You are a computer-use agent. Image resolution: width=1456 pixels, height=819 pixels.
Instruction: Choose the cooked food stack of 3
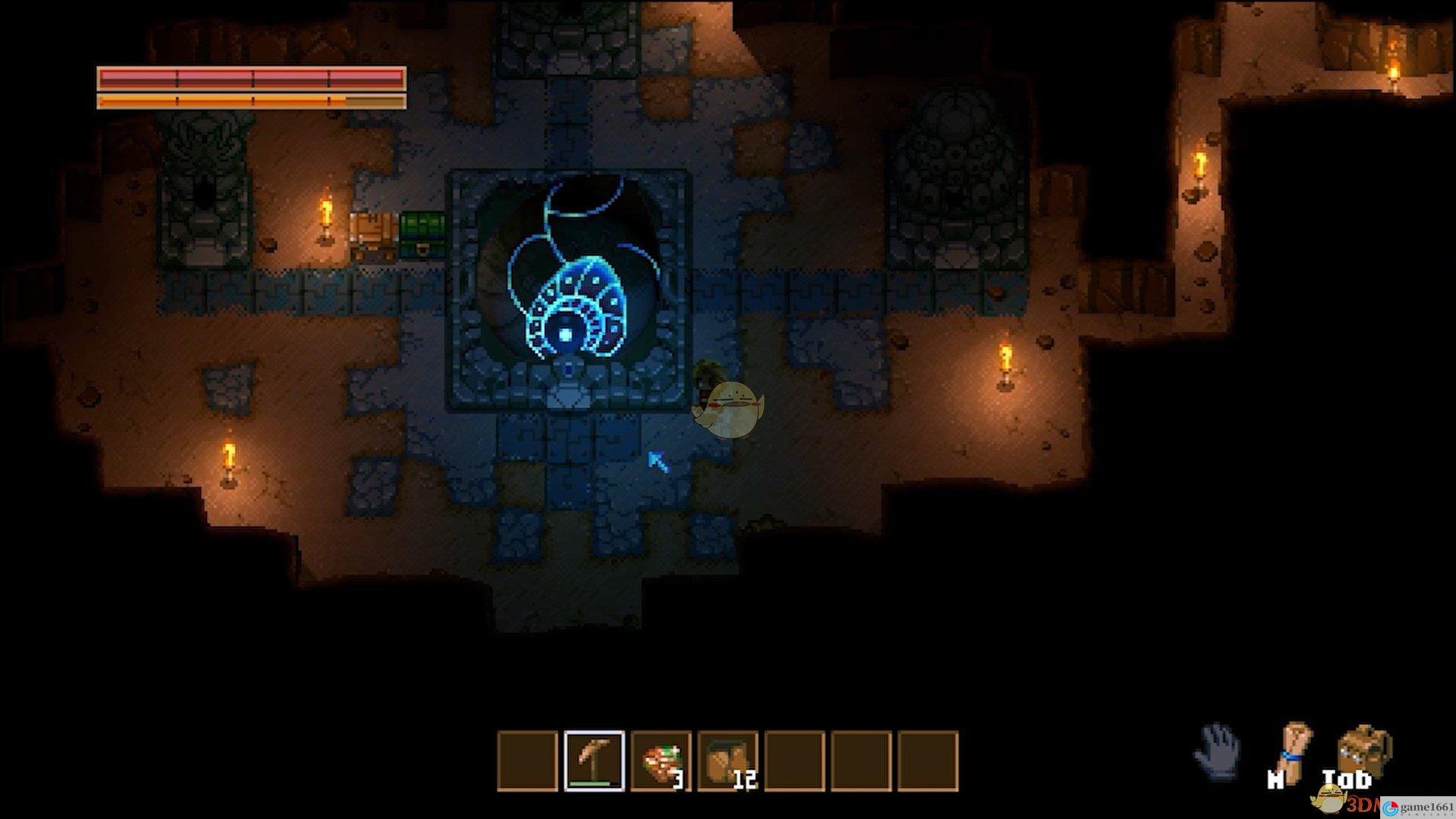(661, 761)
